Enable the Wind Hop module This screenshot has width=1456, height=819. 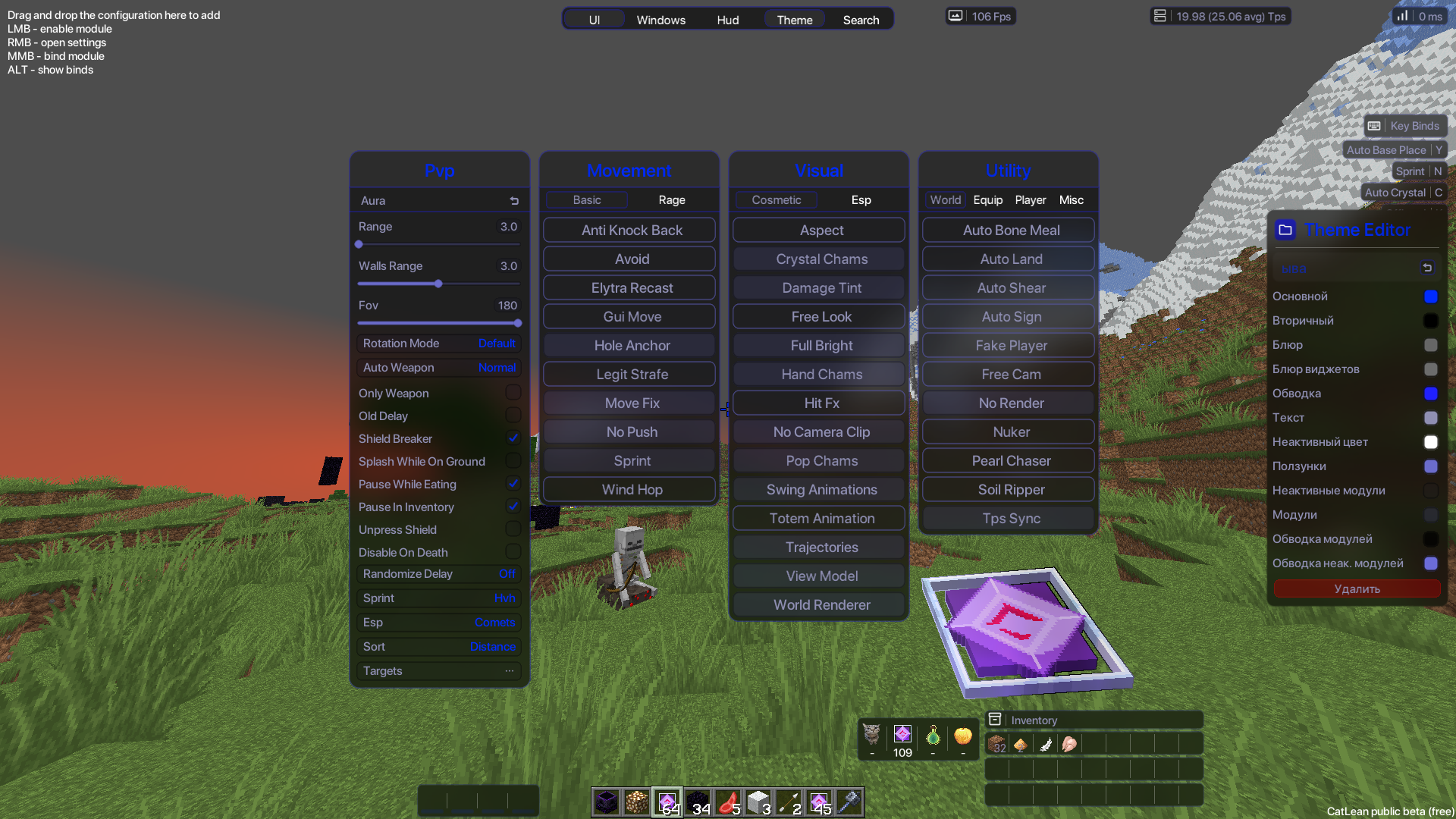coord(631,489)
